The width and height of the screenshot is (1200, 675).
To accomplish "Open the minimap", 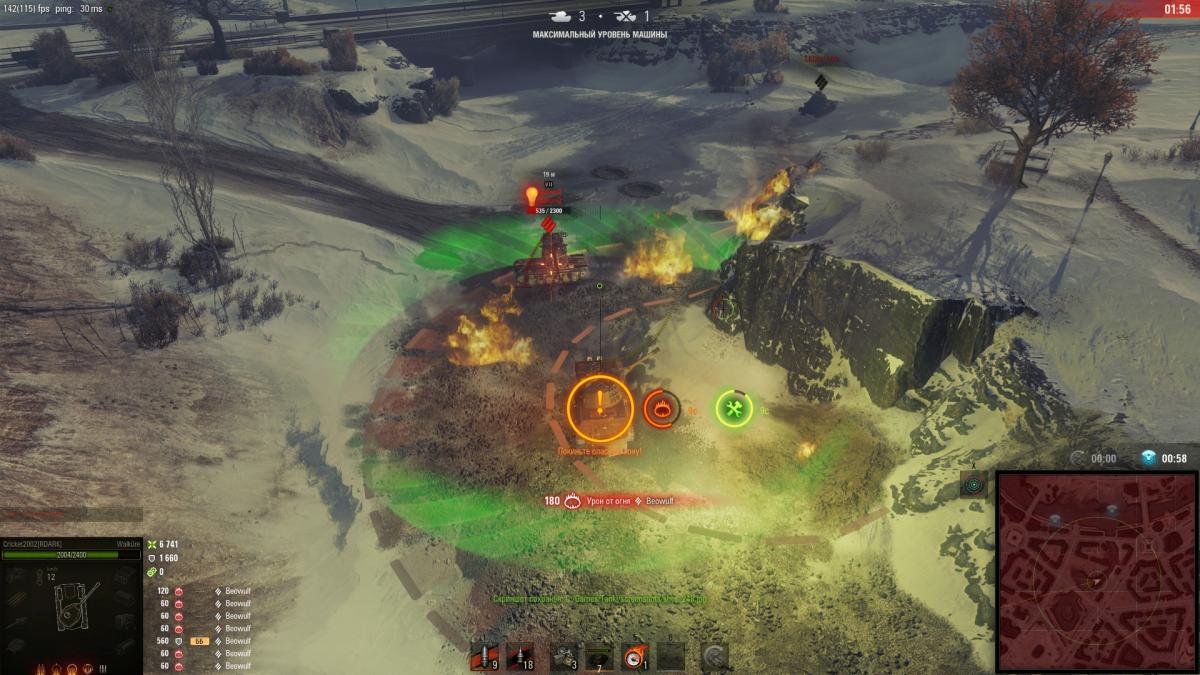I will tap(1097, 572).
